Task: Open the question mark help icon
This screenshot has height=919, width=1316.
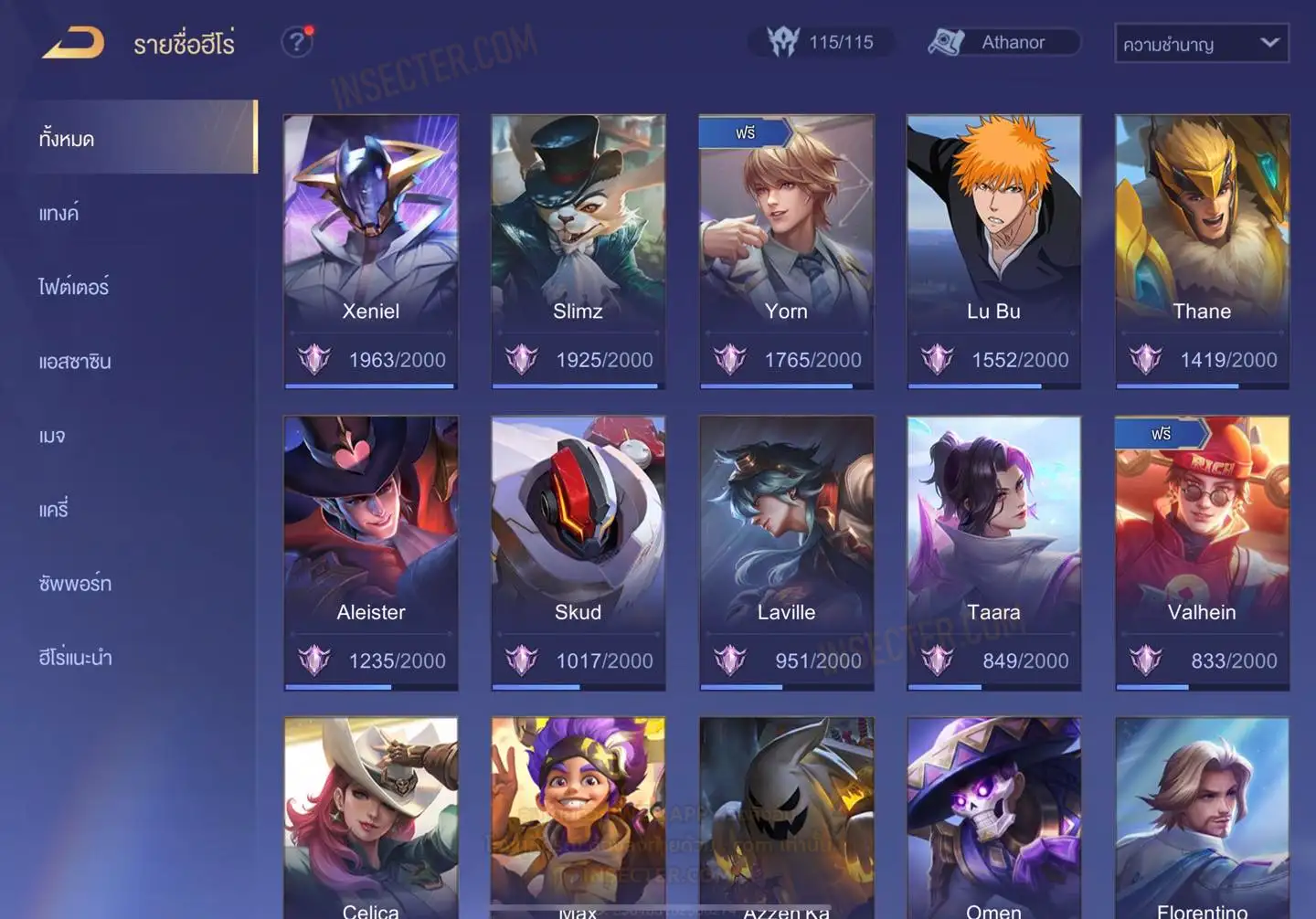Action: click(296, 42)
